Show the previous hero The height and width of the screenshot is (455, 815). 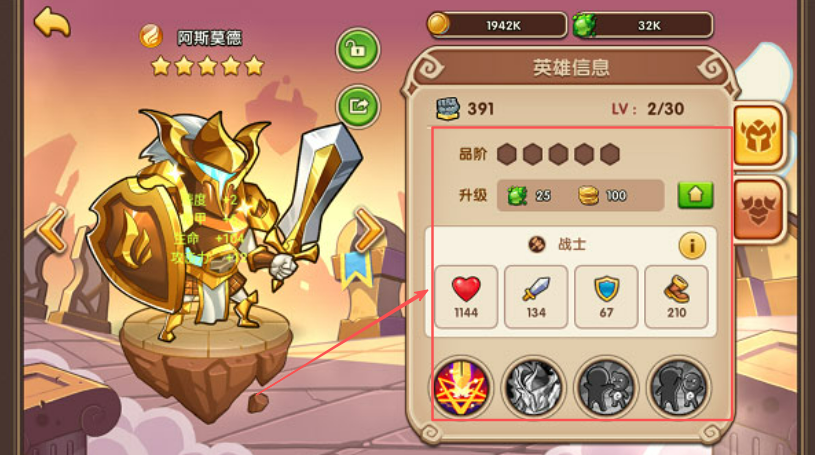[51, 231]
